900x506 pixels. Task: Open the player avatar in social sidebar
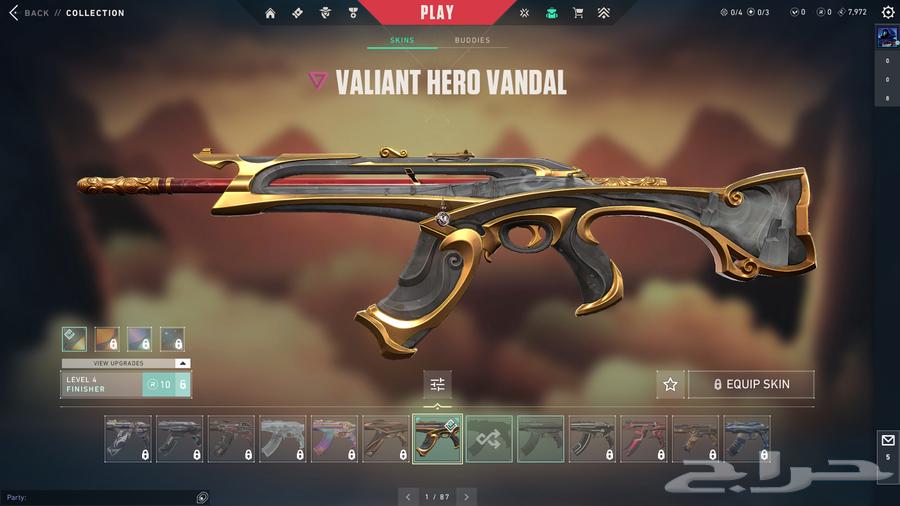click(887, 38)
